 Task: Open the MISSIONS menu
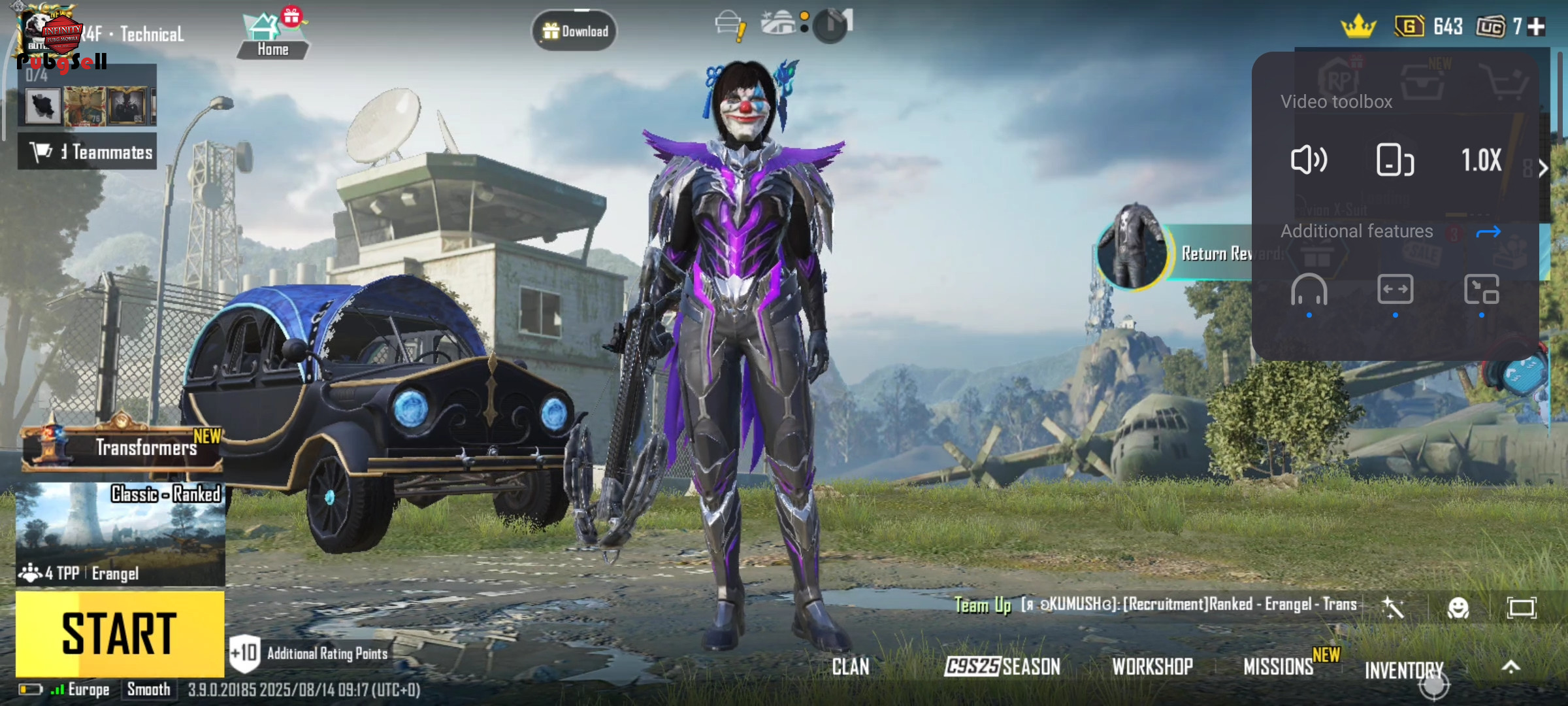pos(1279,667)
